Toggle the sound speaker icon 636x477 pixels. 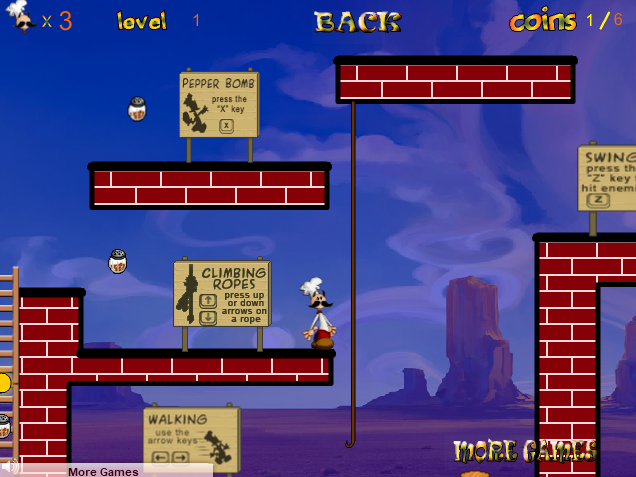(10, 467)
